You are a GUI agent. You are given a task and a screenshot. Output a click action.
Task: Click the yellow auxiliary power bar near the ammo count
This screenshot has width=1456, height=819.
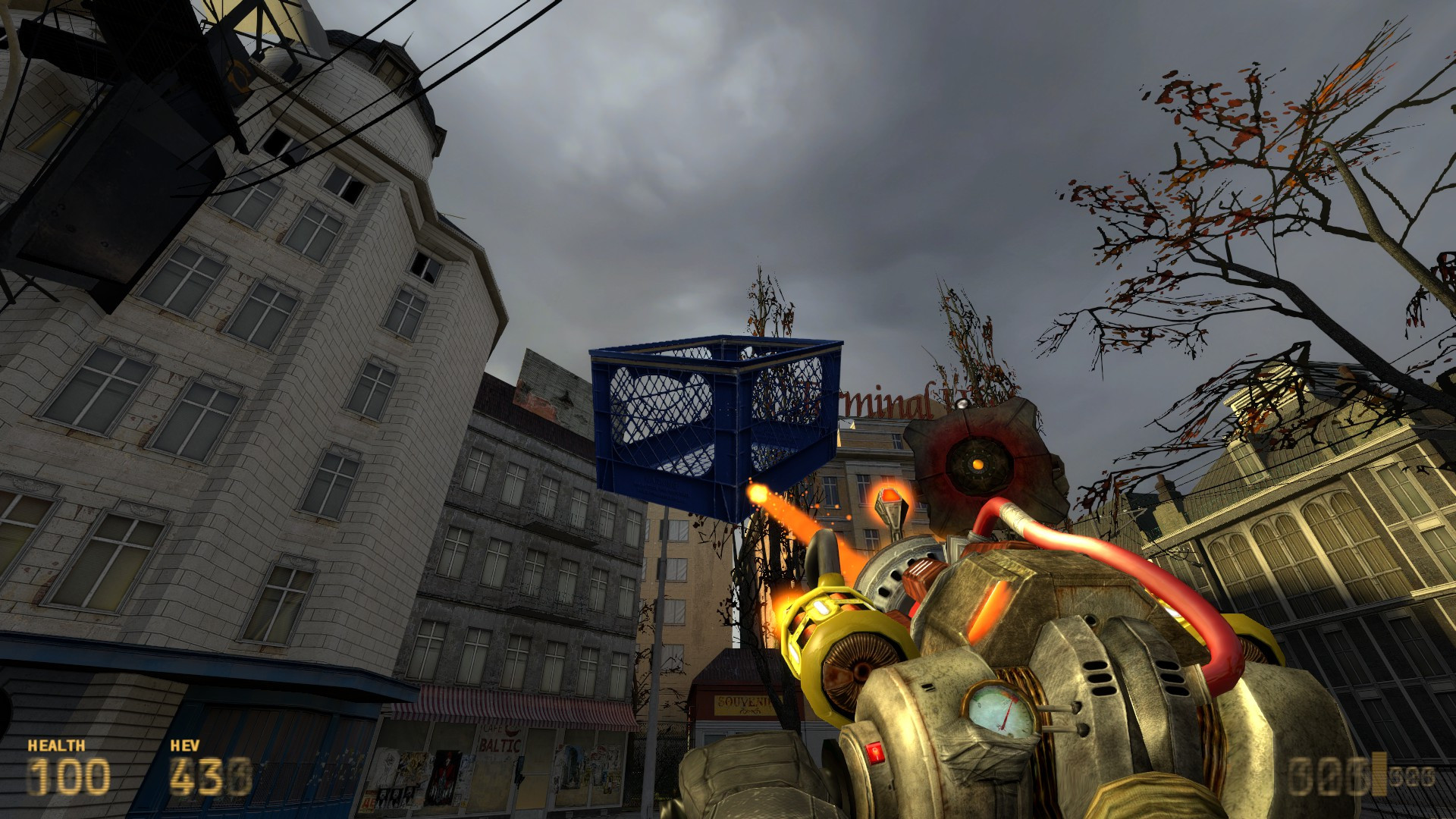[x=1379, y=773]
